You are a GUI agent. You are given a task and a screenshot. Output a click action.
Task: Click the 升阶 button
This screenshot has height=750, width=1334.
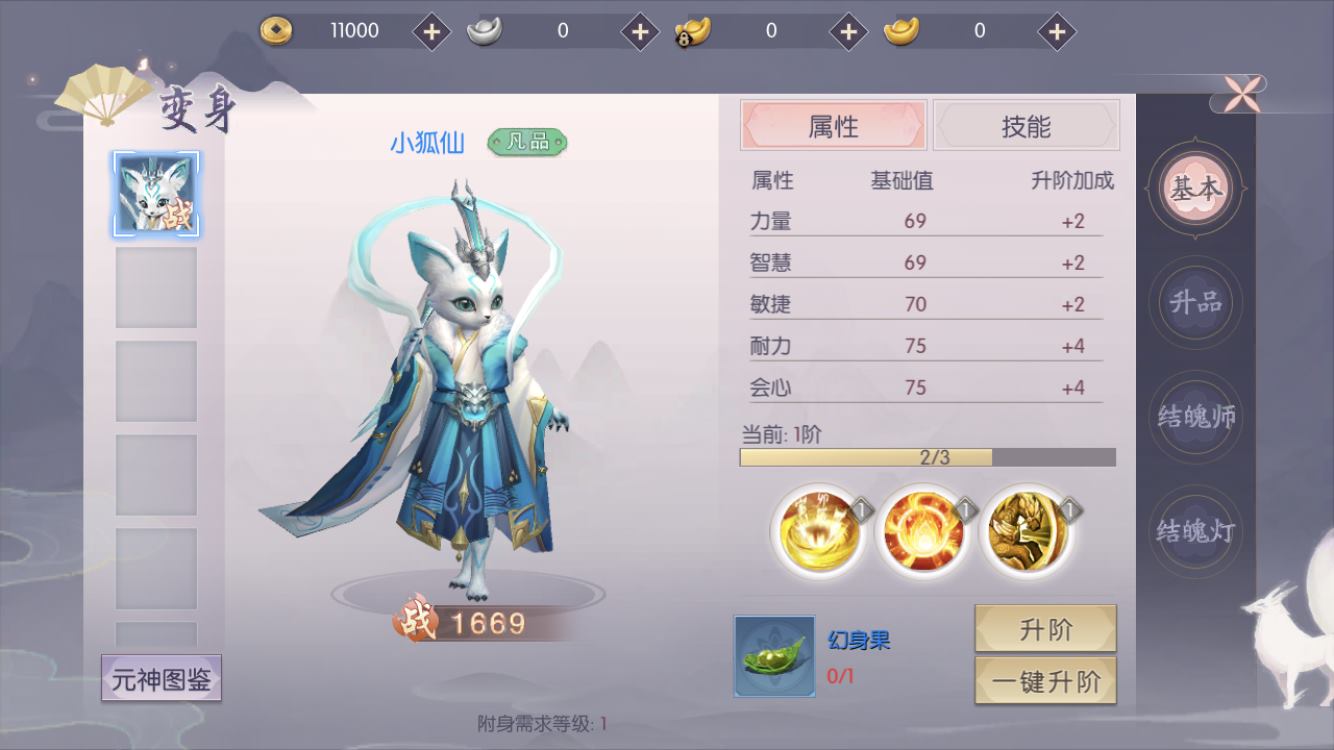(x=1045, y=628)
